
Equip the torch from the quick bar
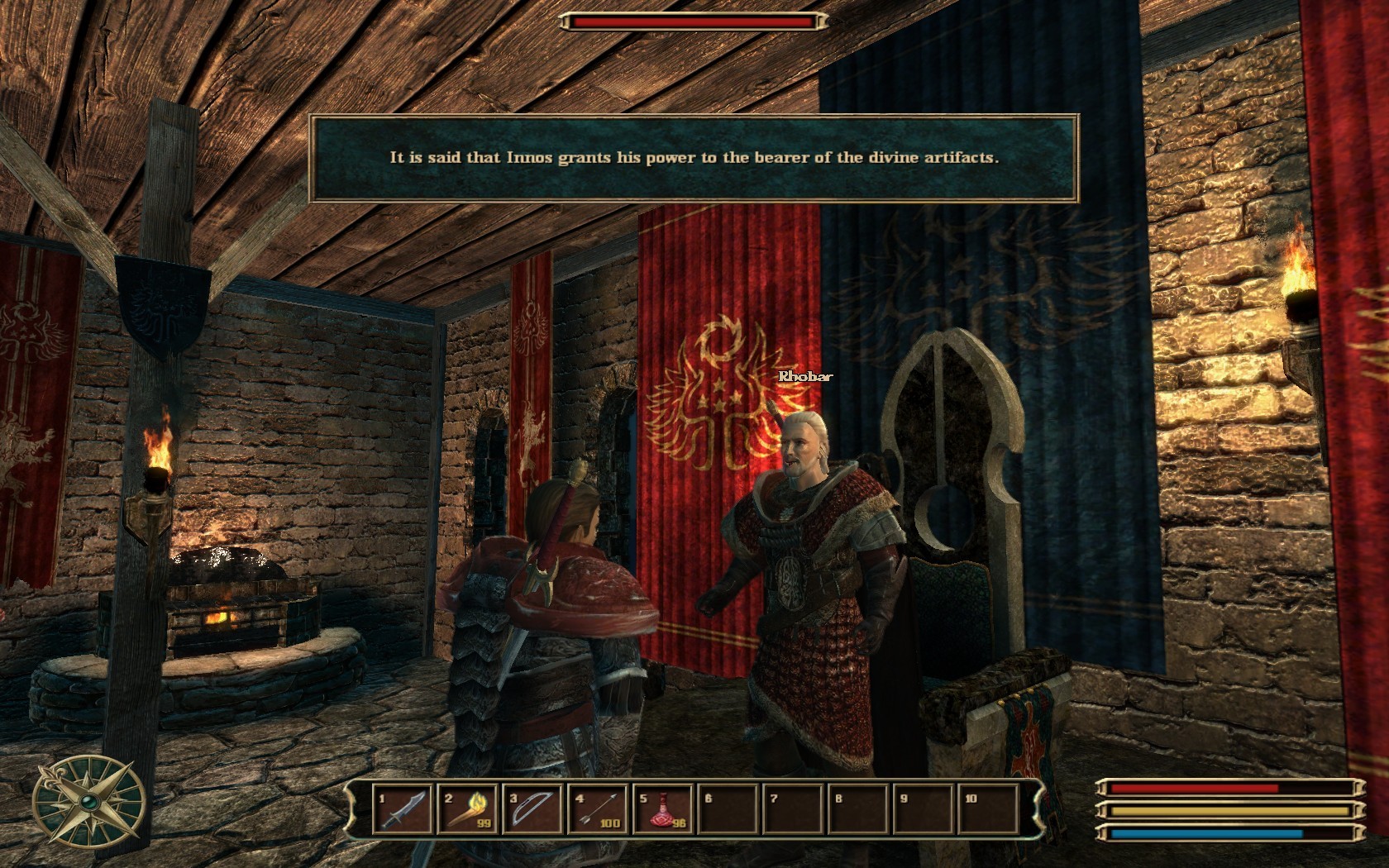[469, 809]
